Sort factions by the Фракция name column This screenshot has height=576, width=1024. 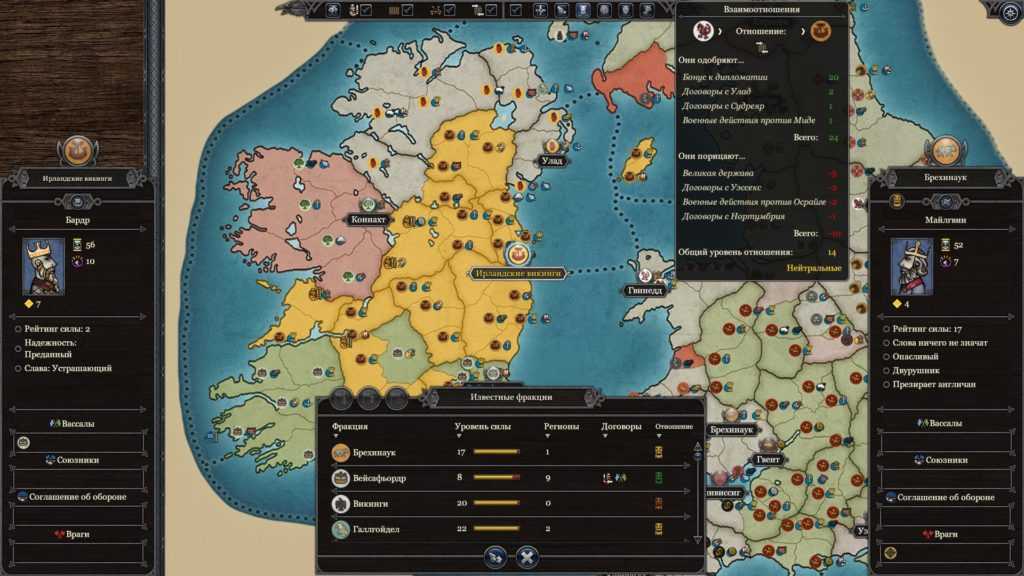[x=350, y=427]
